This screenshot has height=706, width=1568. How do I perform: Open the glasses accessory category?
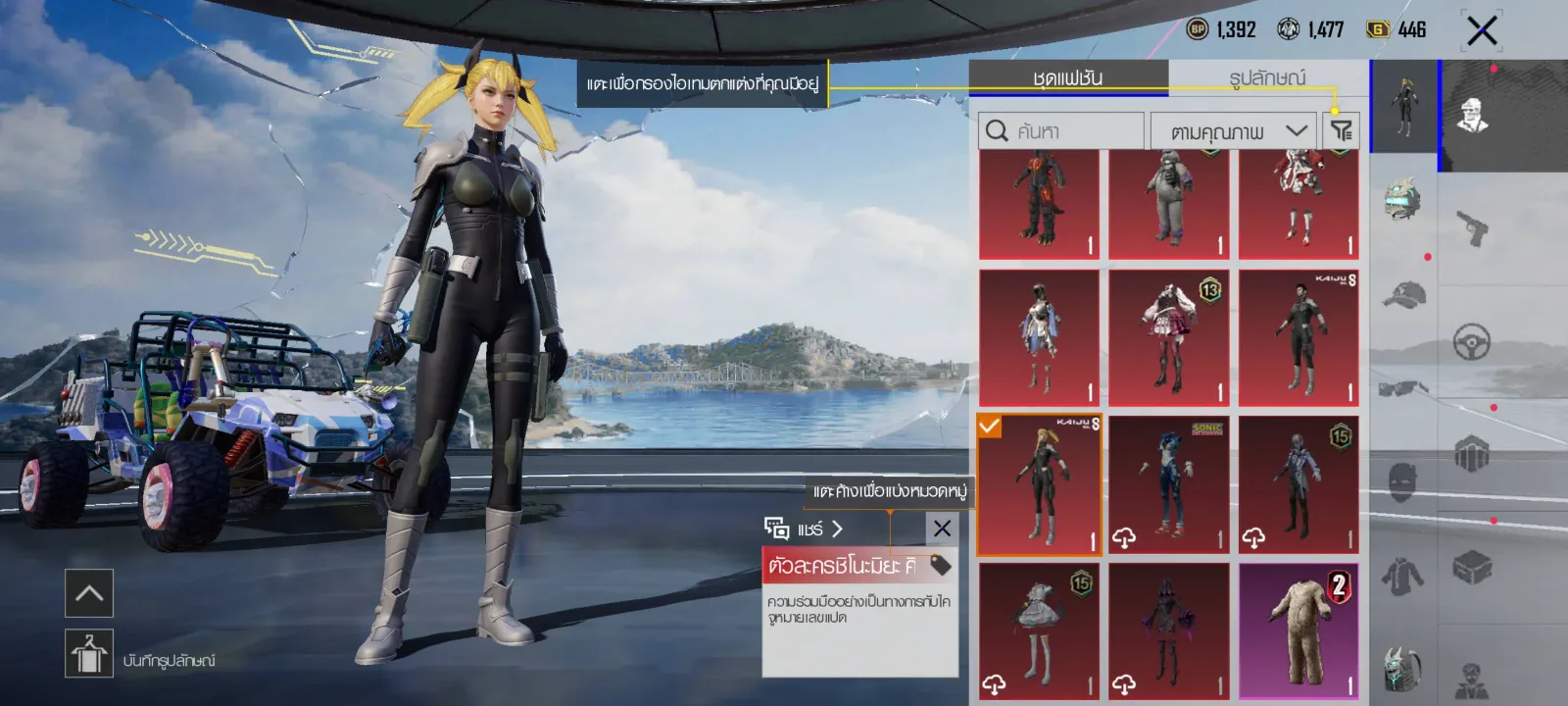pyautogui.click(x=1402, y=388)
